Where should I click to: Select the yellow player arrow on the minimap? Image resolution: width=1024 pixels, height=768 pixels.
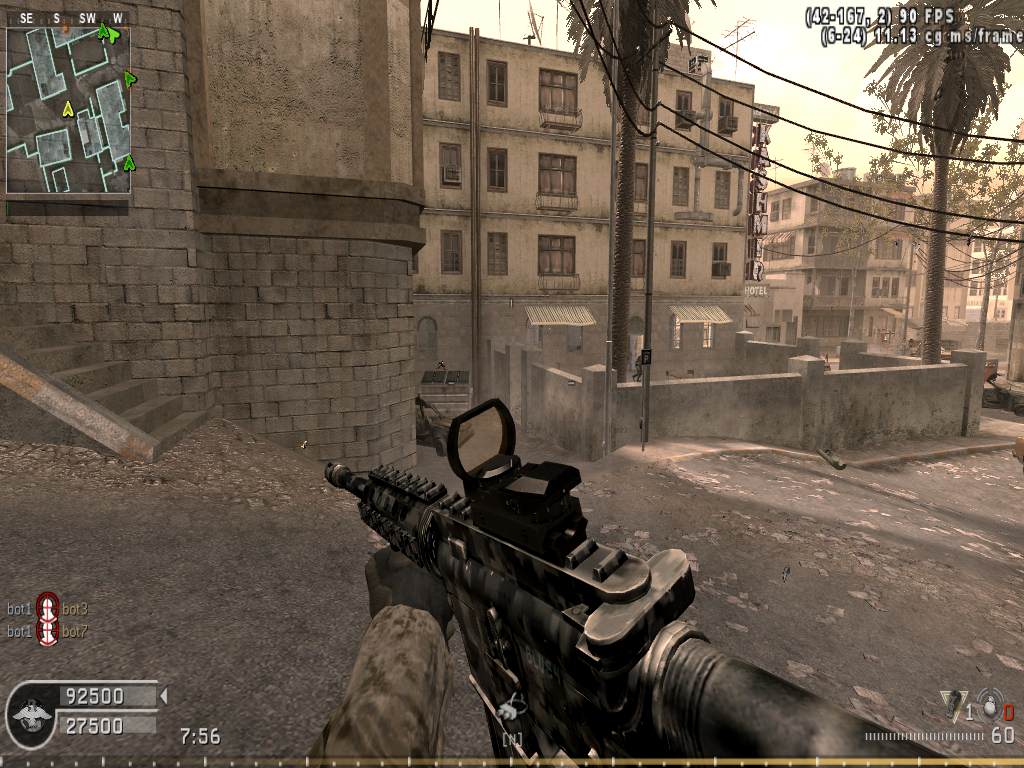coord(68,108)
